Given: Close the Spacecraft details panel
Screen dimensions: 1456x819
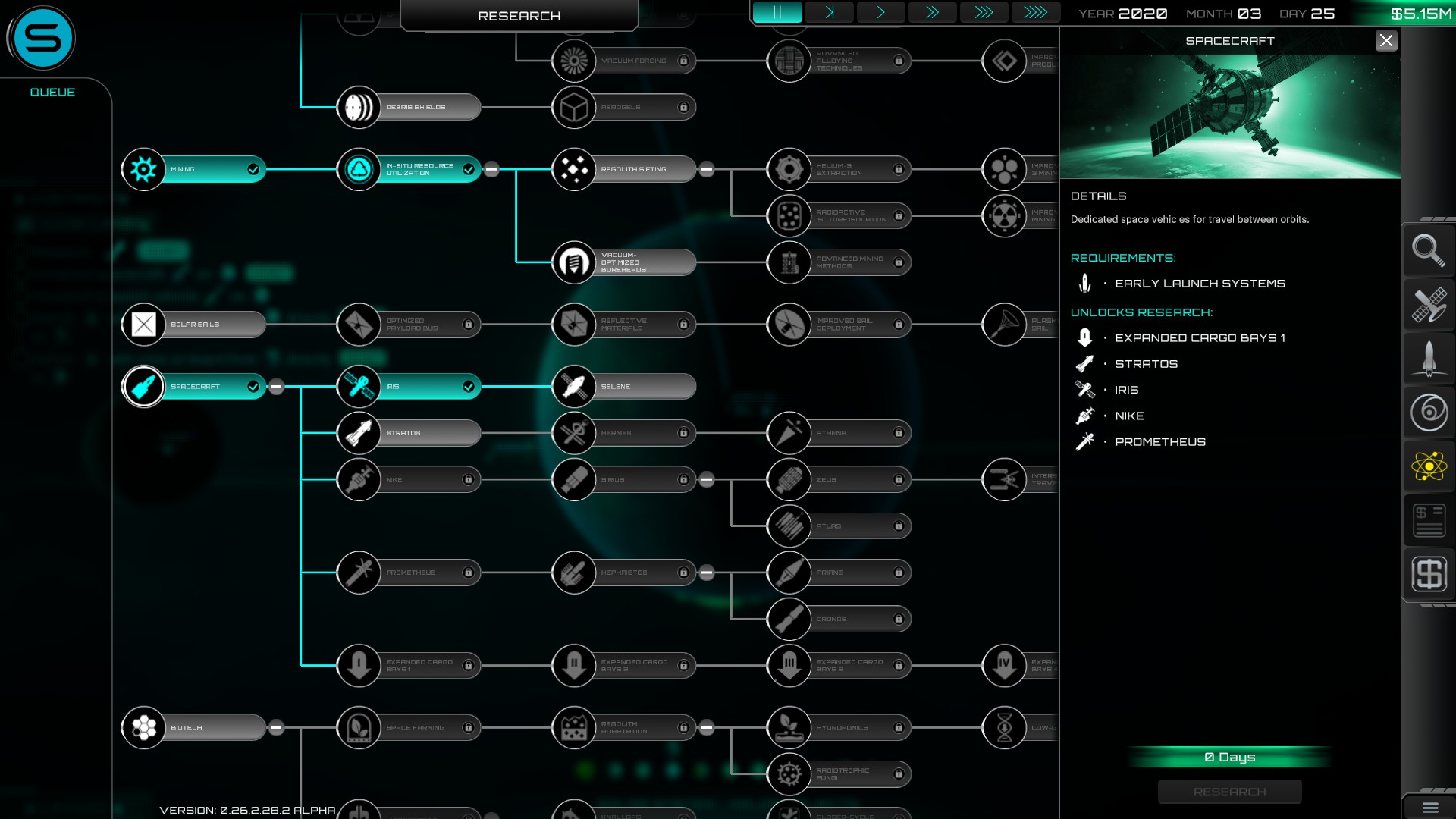Looking at the screenshot, I should click(x=1385, y=41).
